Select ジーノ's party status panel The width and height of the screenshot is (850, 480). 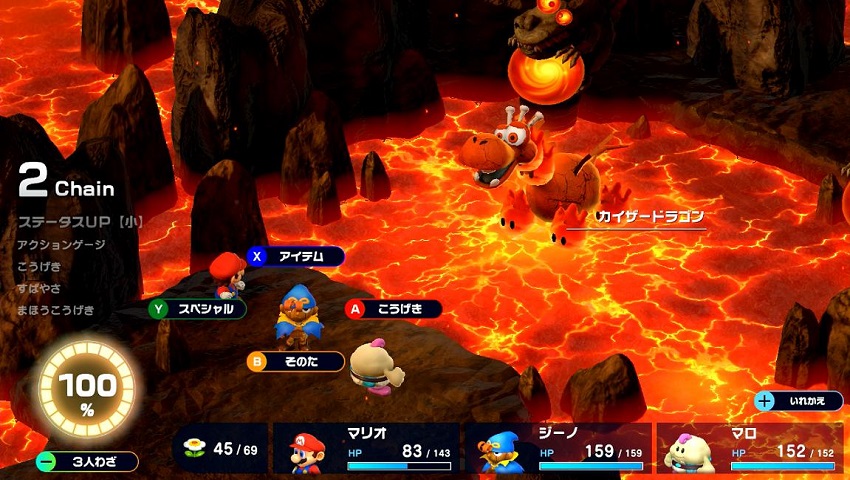(x=557, y=448)
